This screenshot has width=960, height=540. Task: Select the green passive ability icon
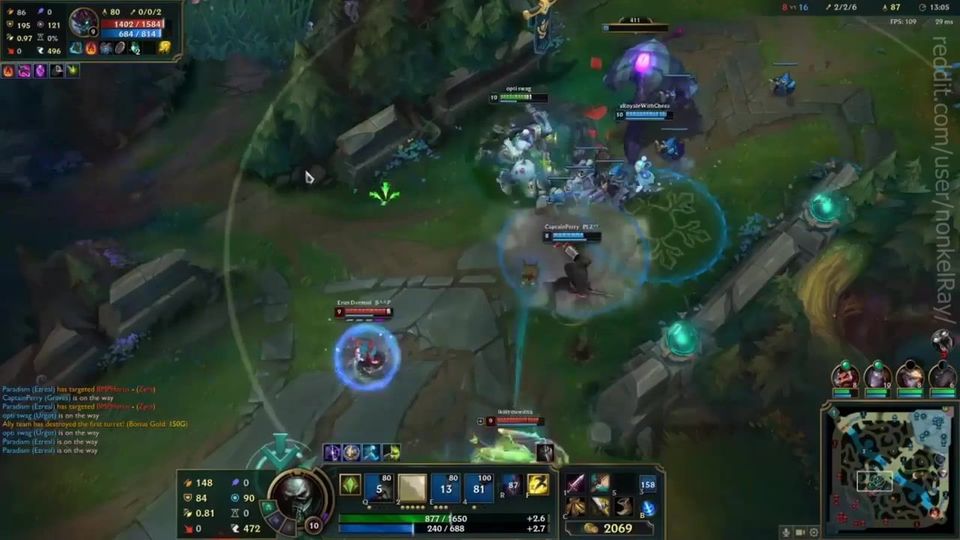(x=350, y=484)
